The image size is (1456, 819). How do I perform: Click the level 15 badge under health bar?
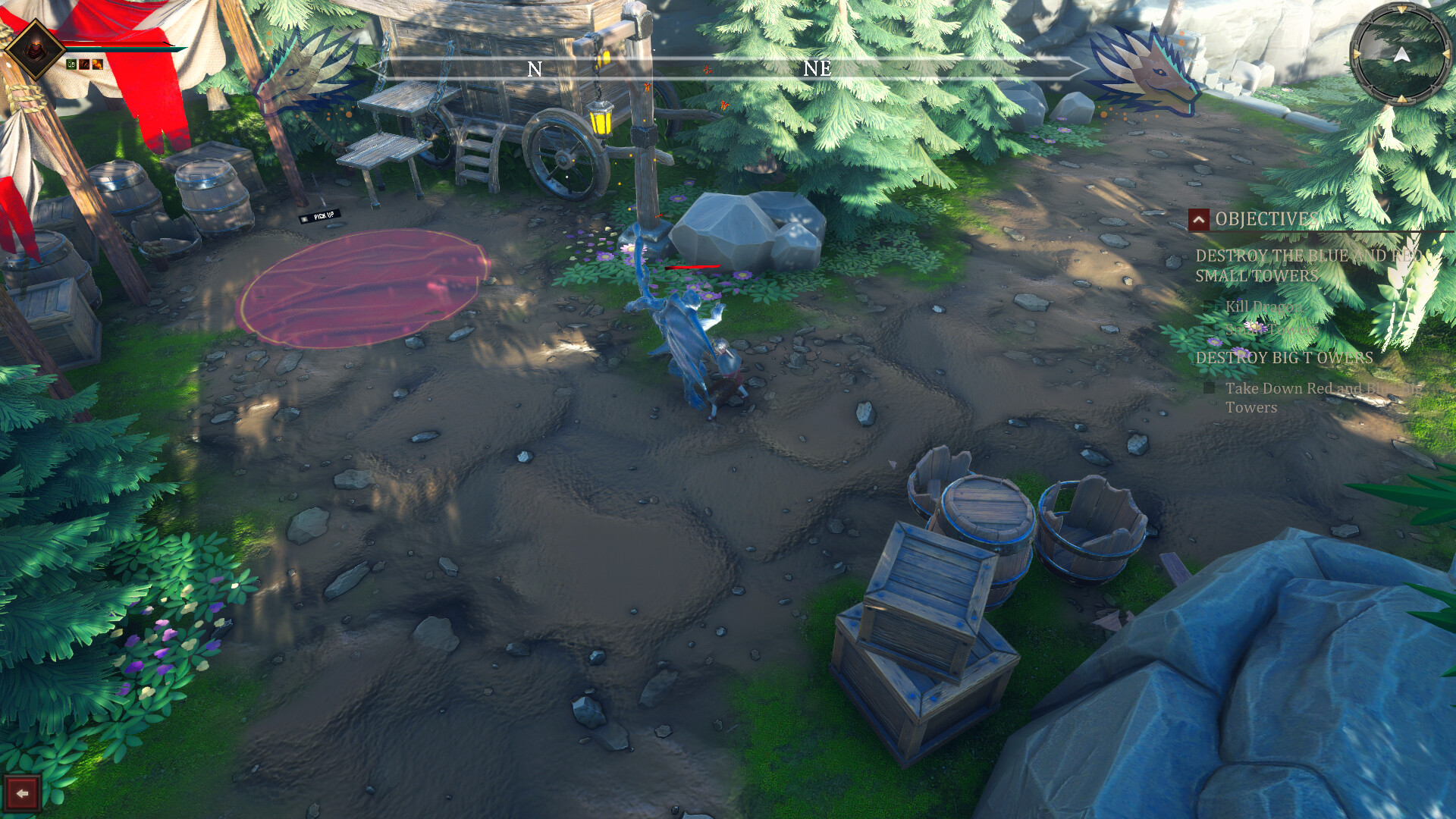click(x=71, y=64)
